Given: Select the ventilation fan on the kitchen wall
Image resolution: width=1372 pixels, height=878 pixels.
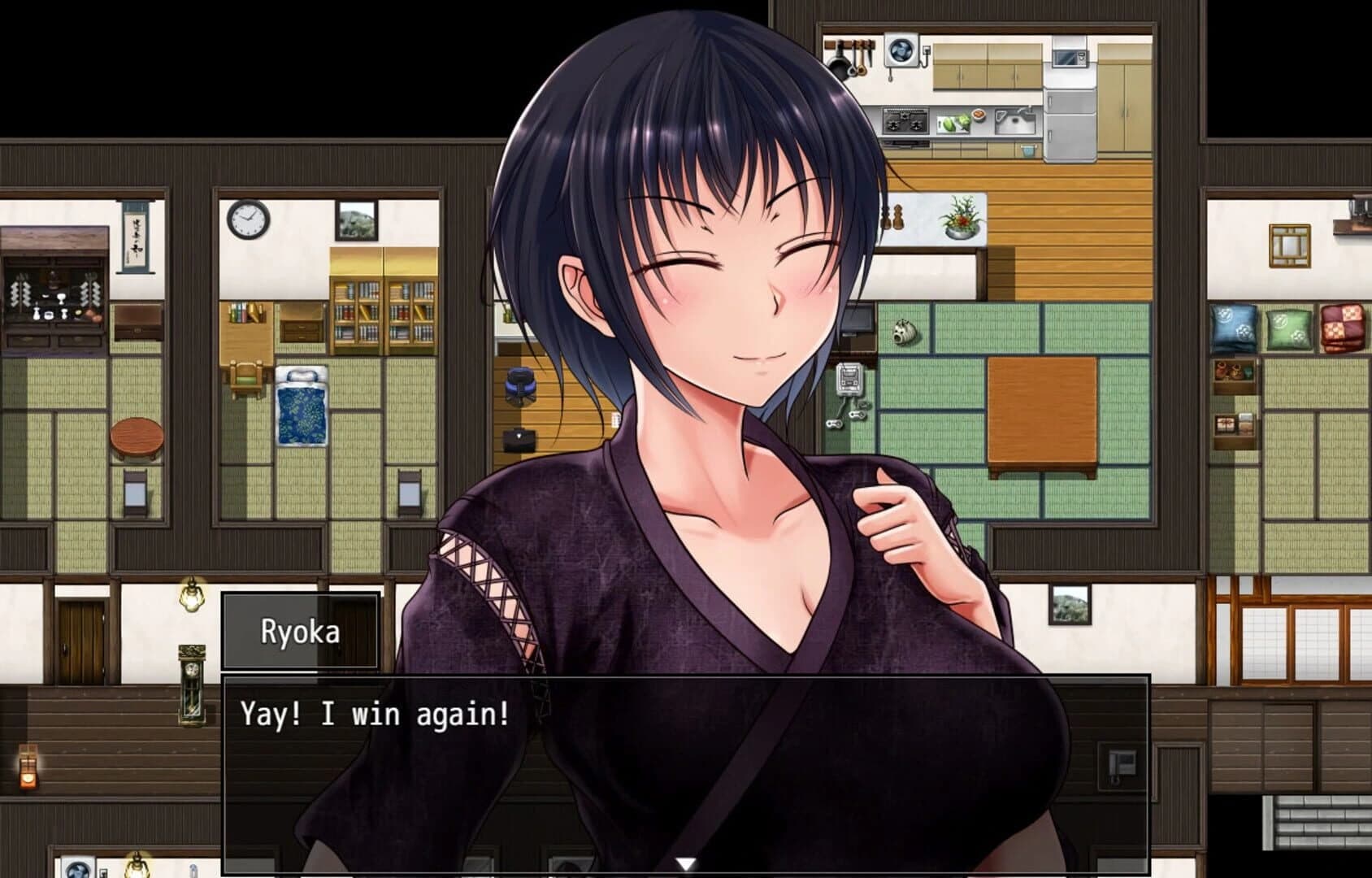Looking at the screenshot, I should (x=901, y=50).
